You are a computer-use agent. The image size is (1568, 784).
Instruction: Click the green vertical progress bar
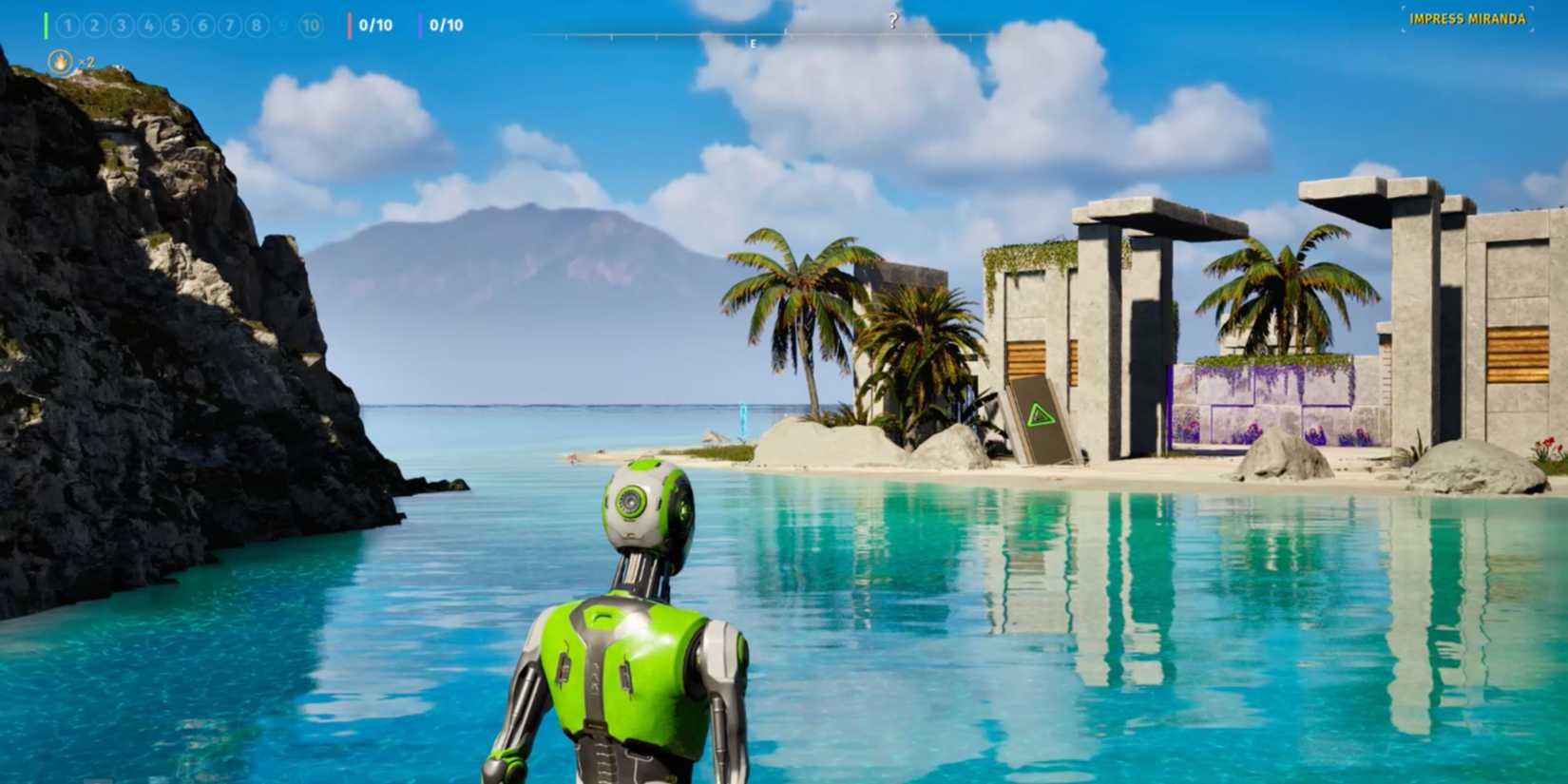coord(46,26)
